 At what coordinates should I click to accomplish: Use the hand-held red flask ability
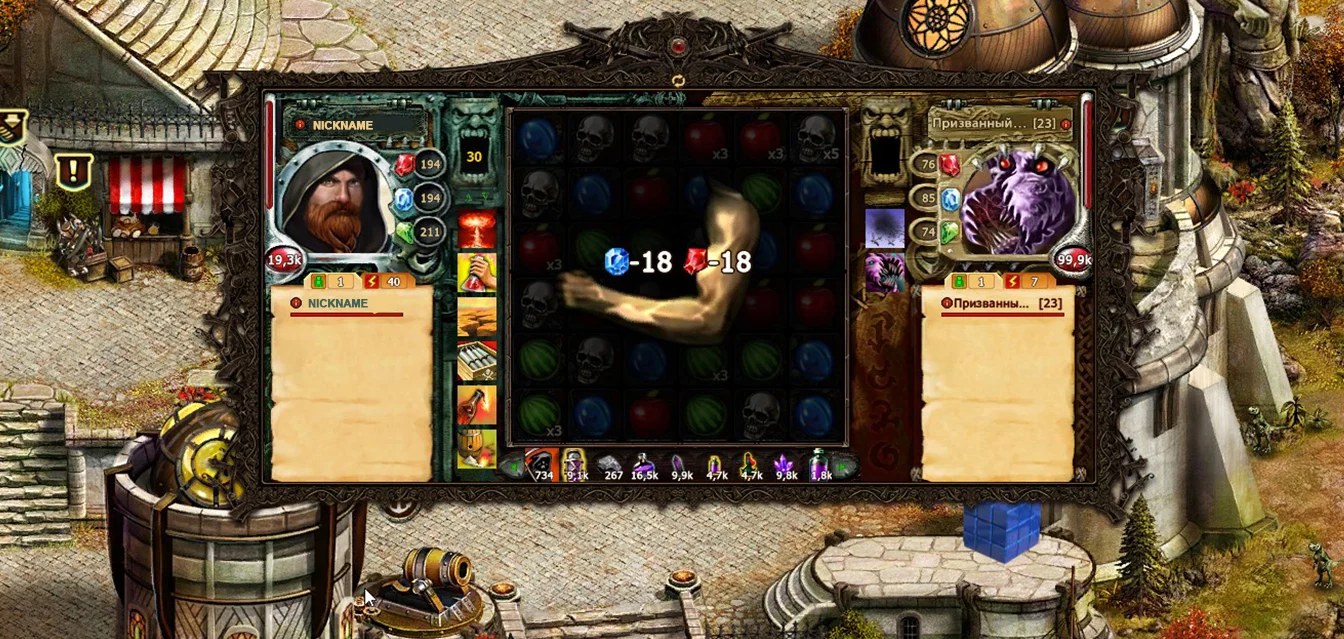476,272
